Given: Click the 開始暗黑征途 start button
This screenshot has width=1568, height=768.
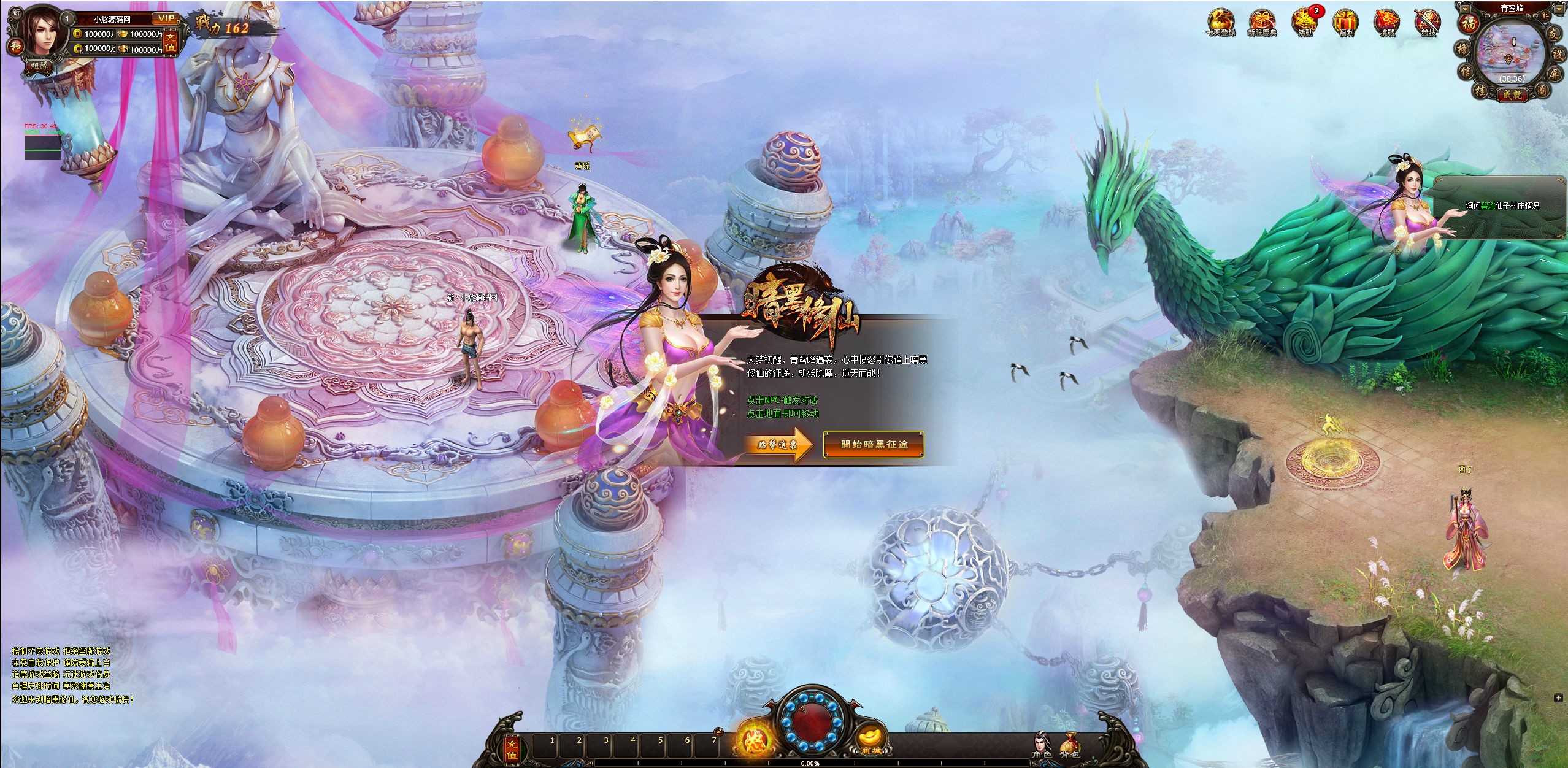Looking at the screenshot, I should point(874,444).
